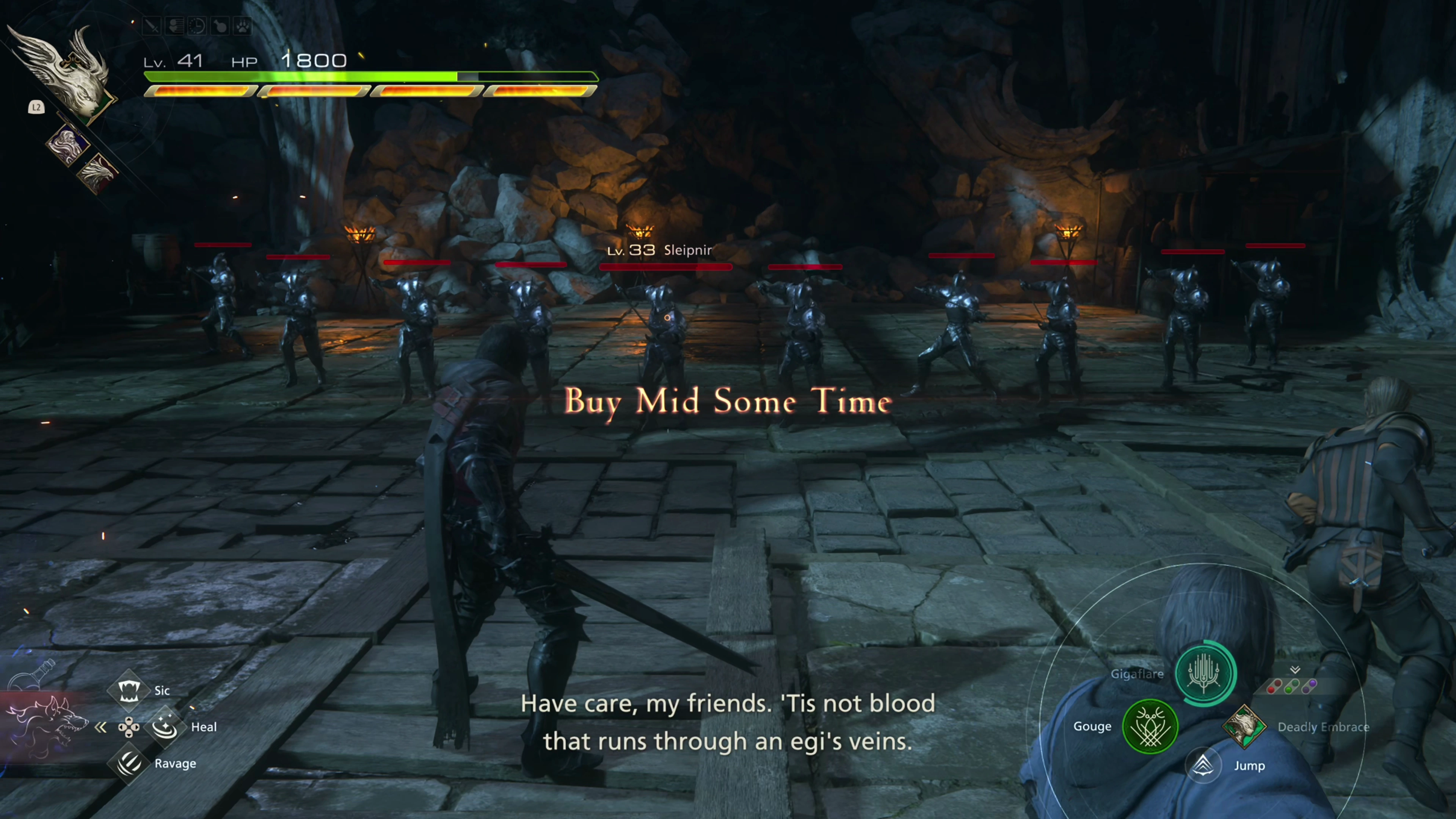
Task: Target the Lv. 33 Sleipnir nameplate
Action: (x=659, y=250)
